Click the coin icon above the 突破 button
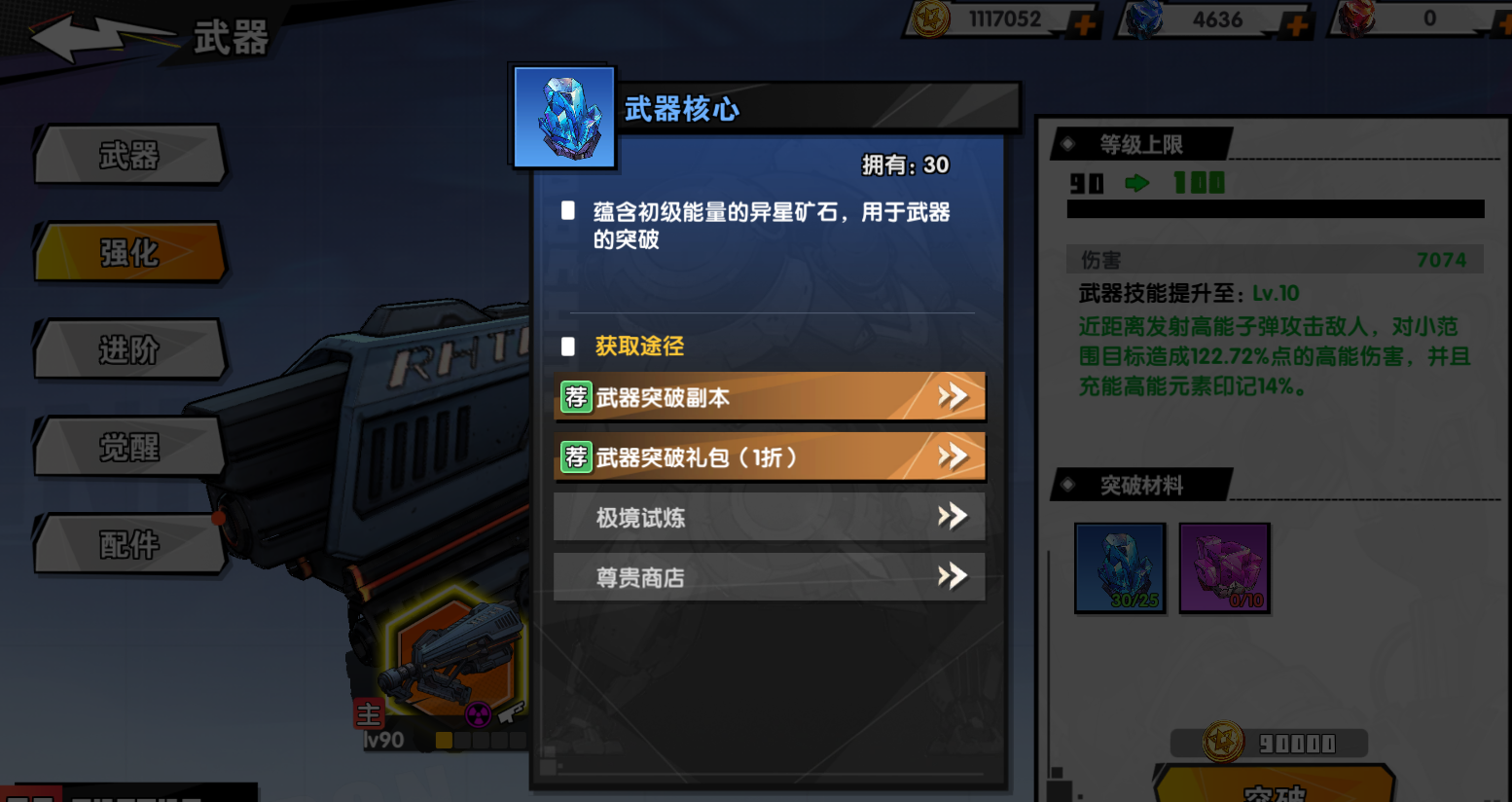The image size is (1512, 802). 1223,740
